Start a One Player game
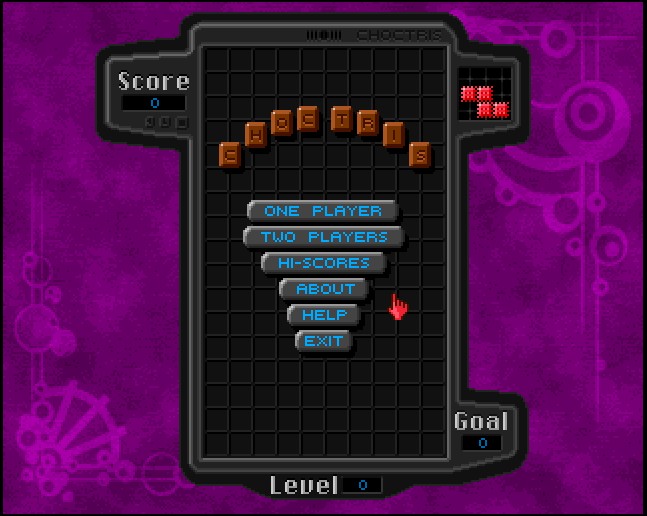 click(x=322, y=211)
